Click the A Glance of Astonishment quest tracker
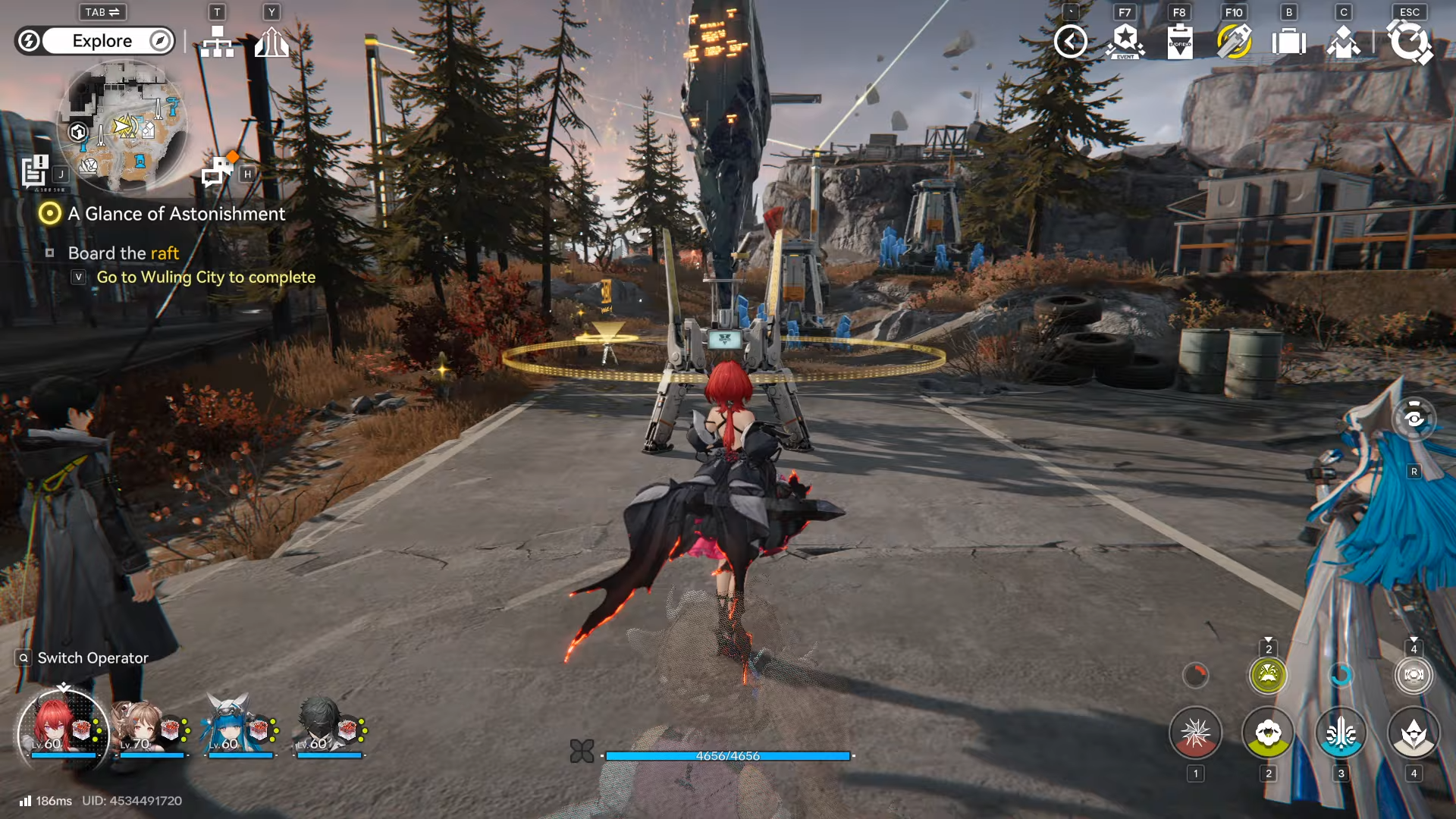The height and width of the screenshot is (819, 1456). [x=176, y=214]
